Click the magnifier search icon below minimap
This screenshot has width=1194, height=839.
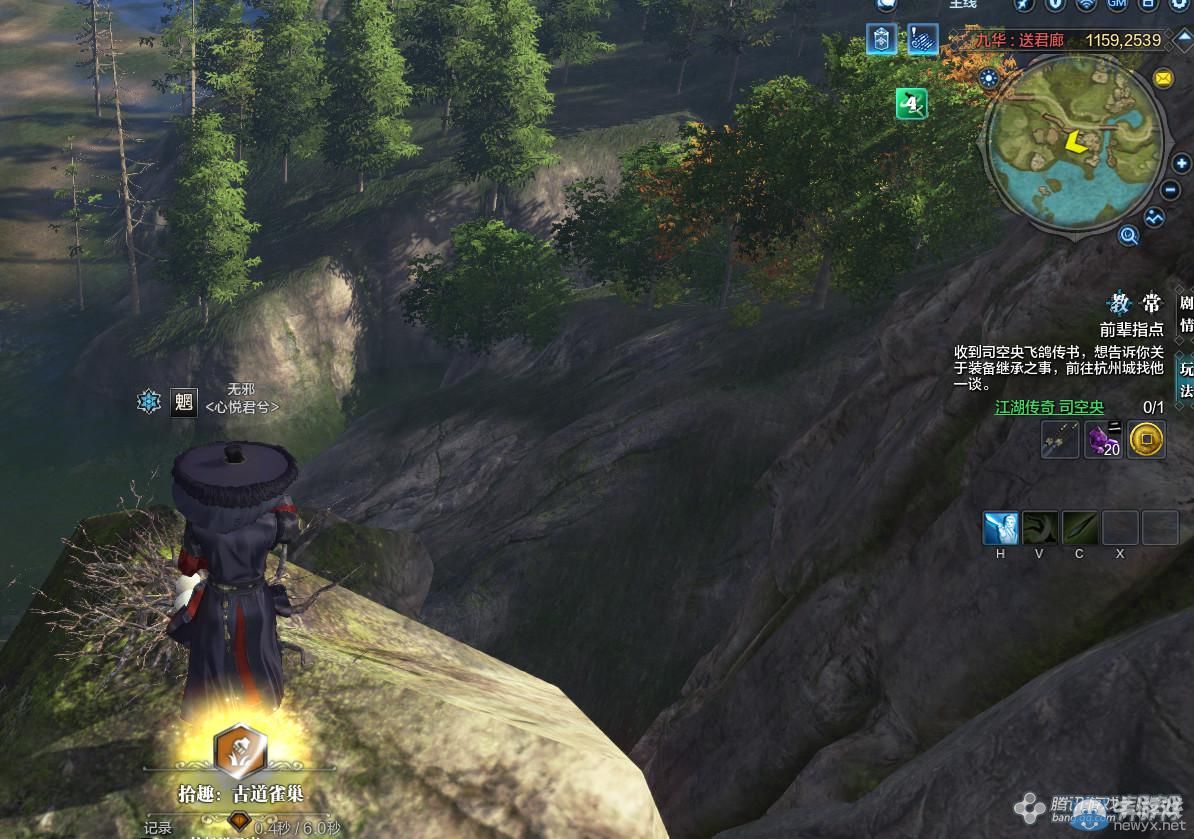pyautogui.click(x=1129, y=236)
